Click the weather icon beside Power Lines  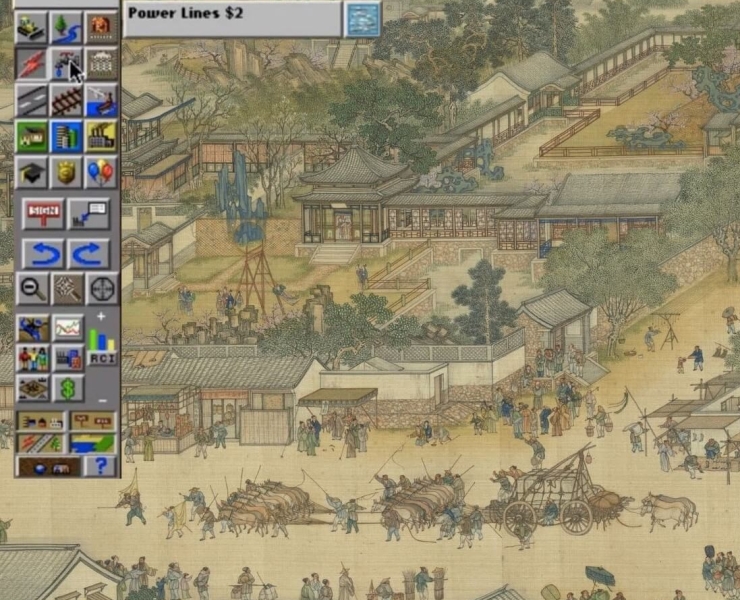pyautogui.click(x=360, y=18)
